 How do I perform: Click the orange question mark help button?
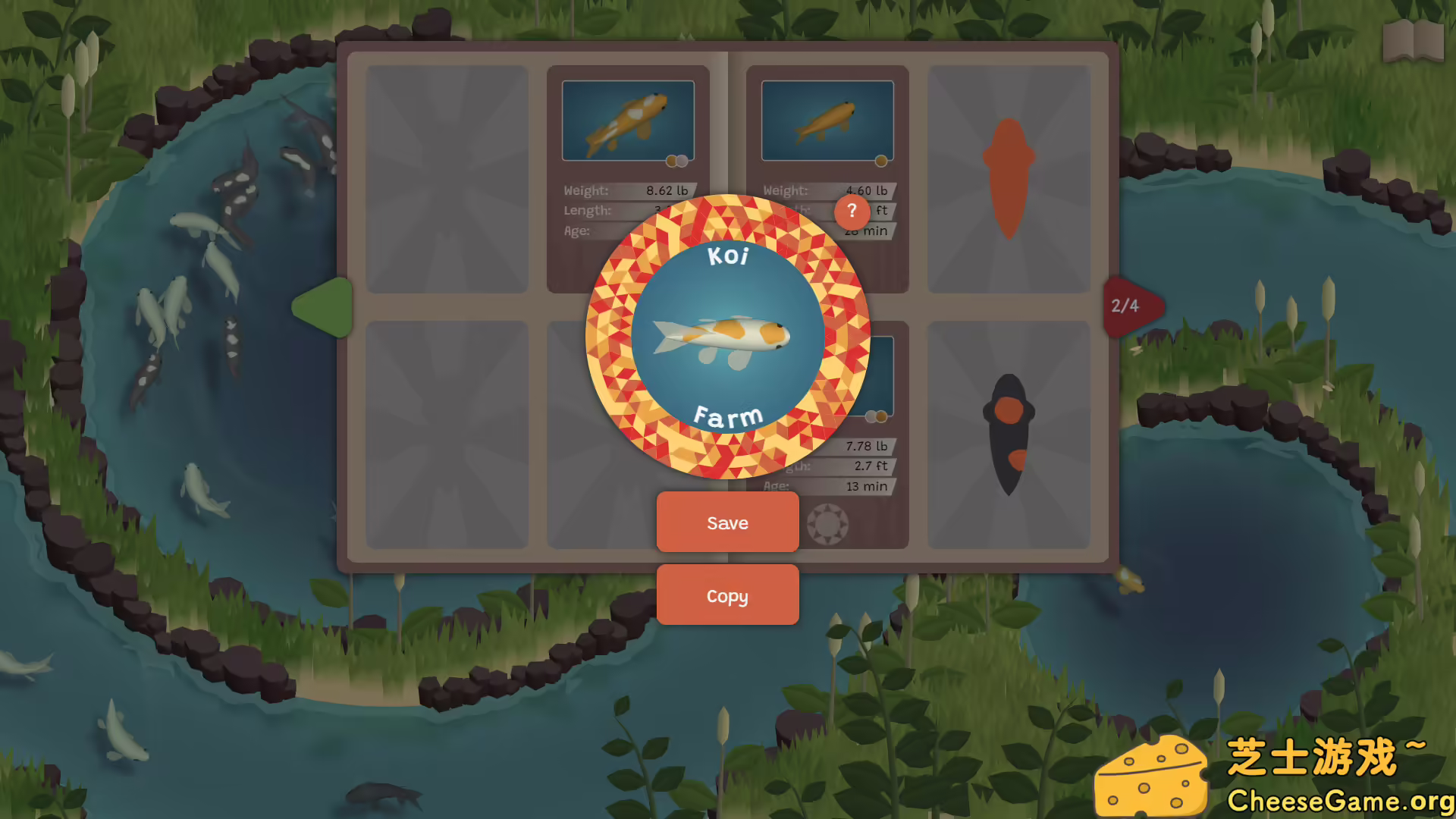click(852, 212)
